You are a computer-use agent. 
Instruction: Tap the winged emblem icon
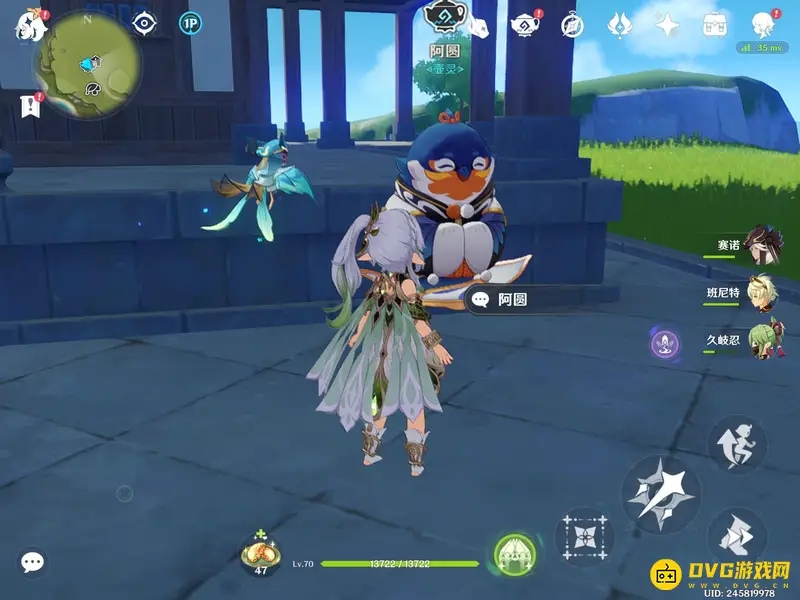coord(620,24)
